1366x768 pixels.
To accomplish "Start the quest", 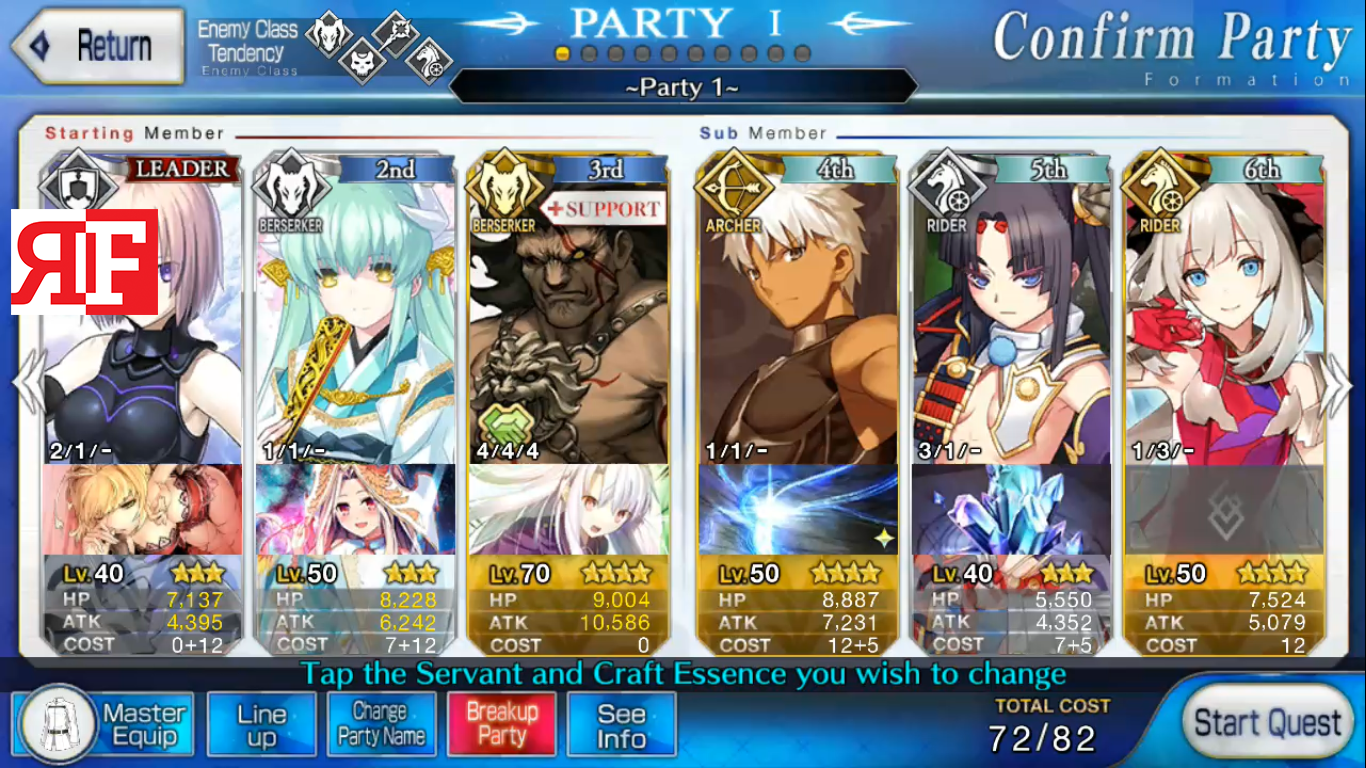I will coord(1267,723).
